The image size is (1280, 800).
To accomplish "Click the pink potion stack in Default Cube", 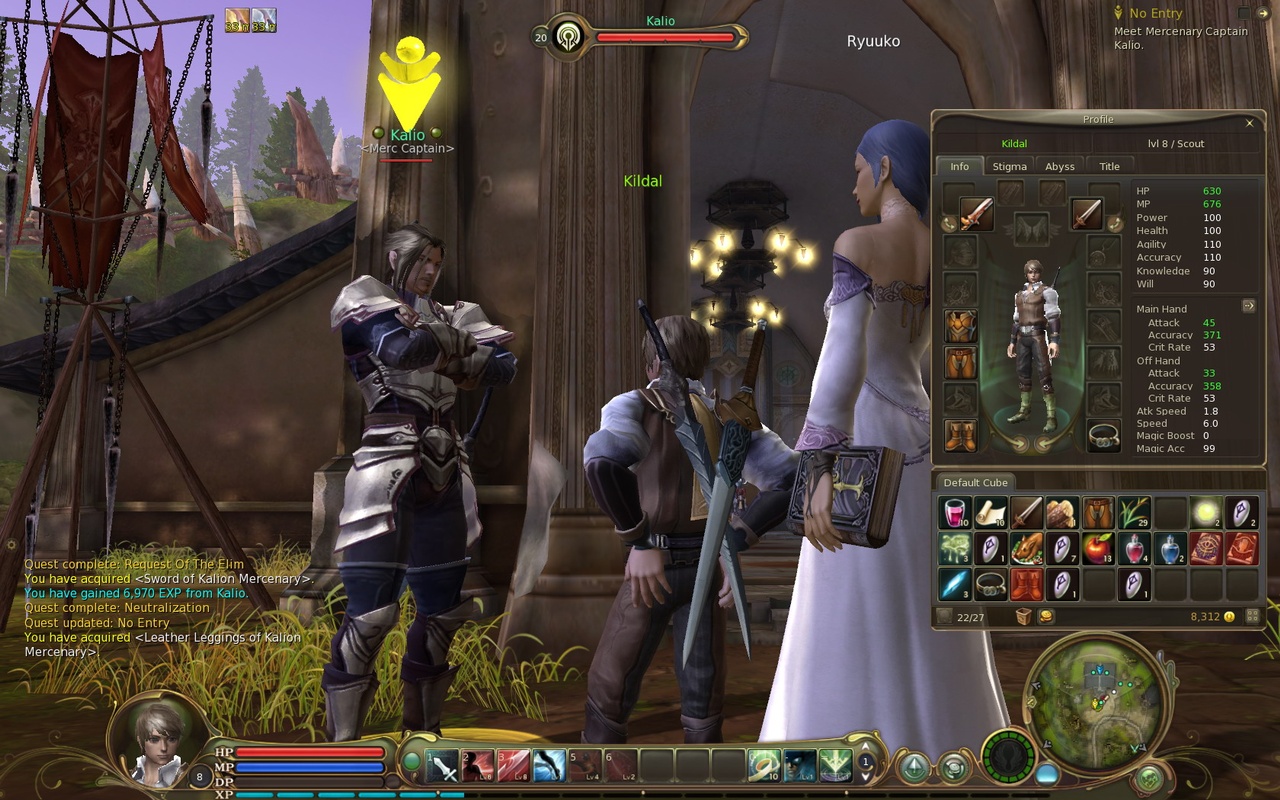I will tap(955, 512).
